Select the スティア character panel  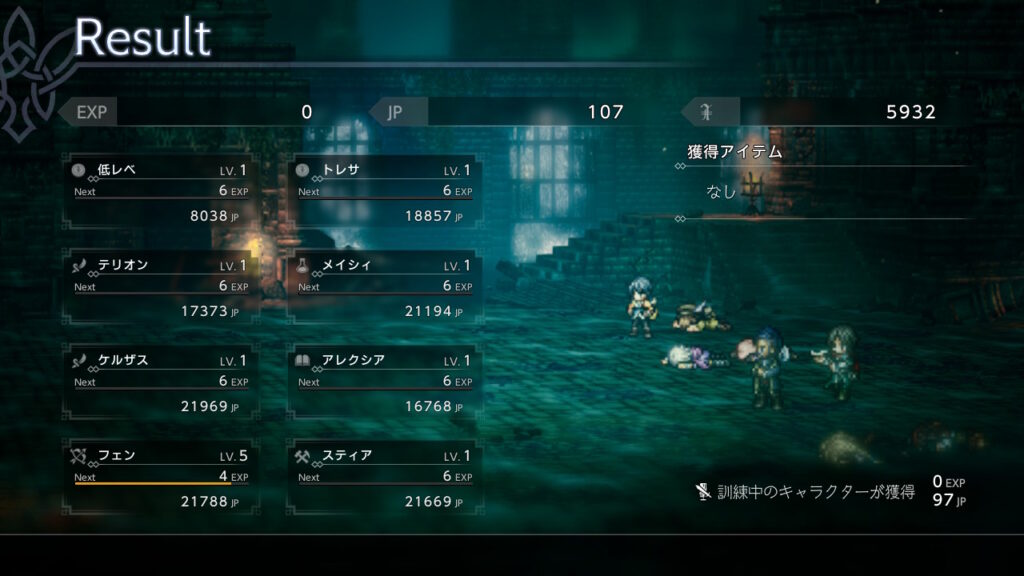[384, 478]
